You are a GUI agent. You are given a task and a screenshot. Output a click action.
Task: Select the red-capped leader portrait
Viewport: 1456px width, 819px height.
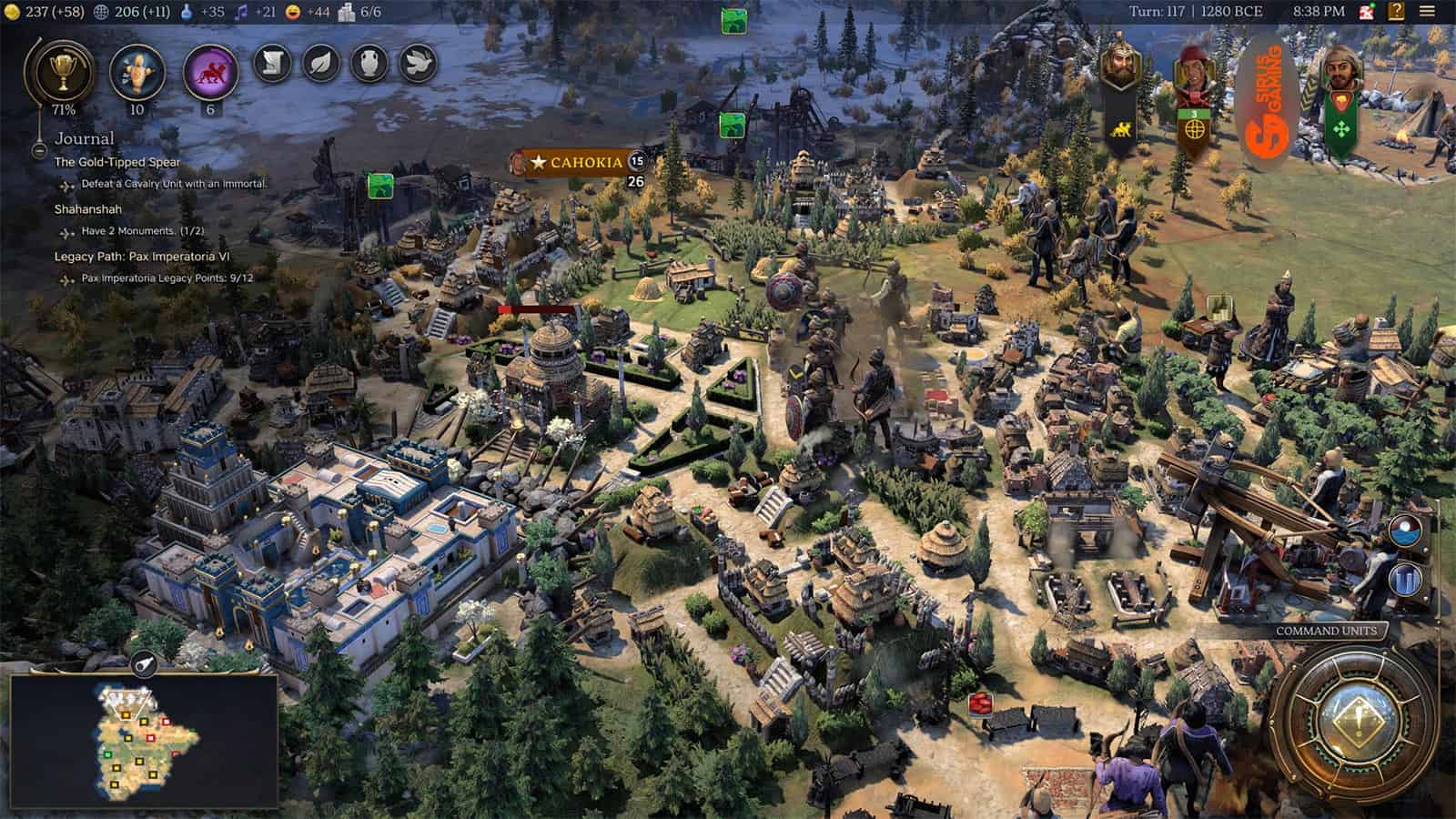tap(1193, 73)
